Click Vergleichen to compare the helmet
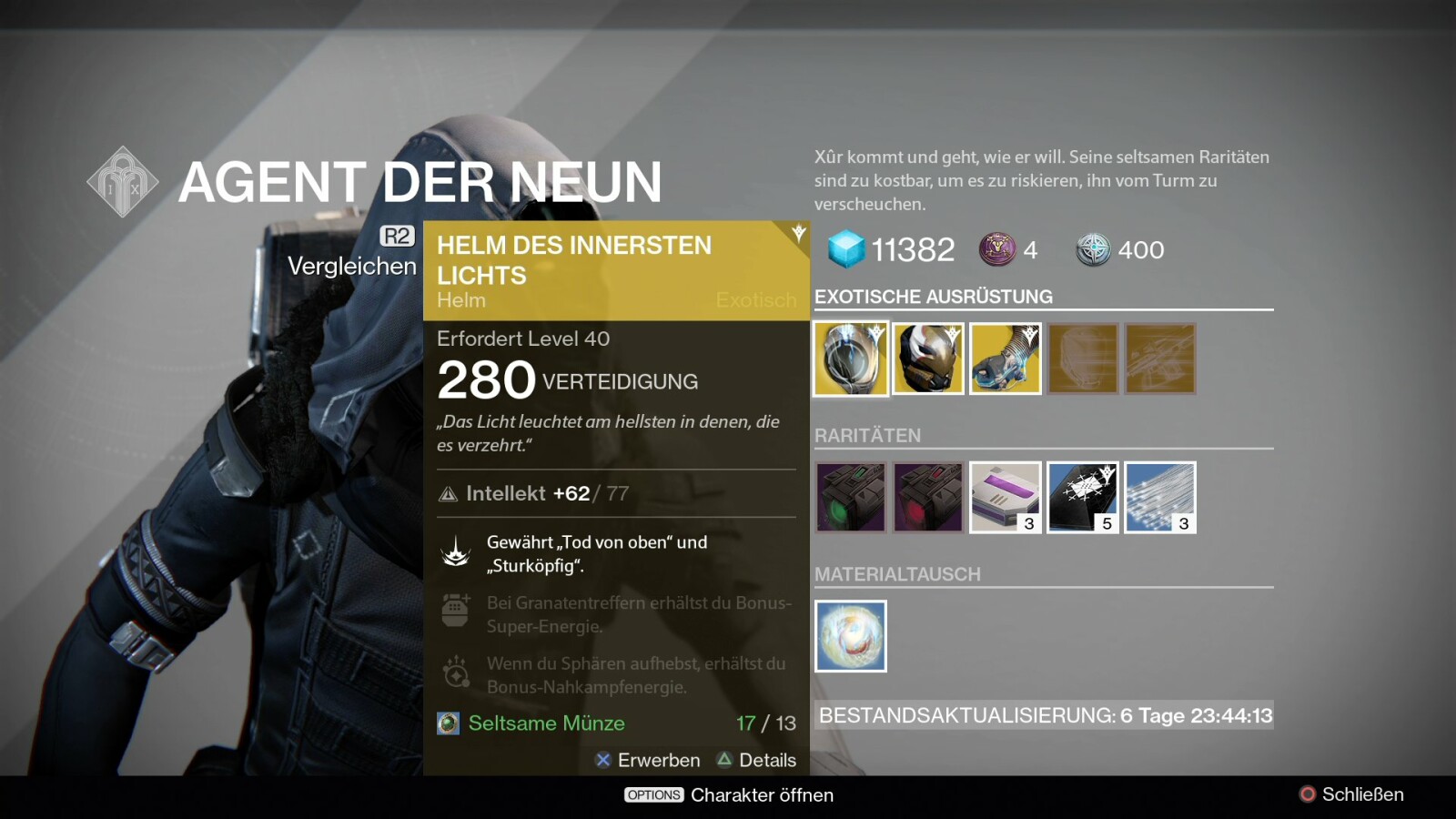 click(x=353, y=265)
